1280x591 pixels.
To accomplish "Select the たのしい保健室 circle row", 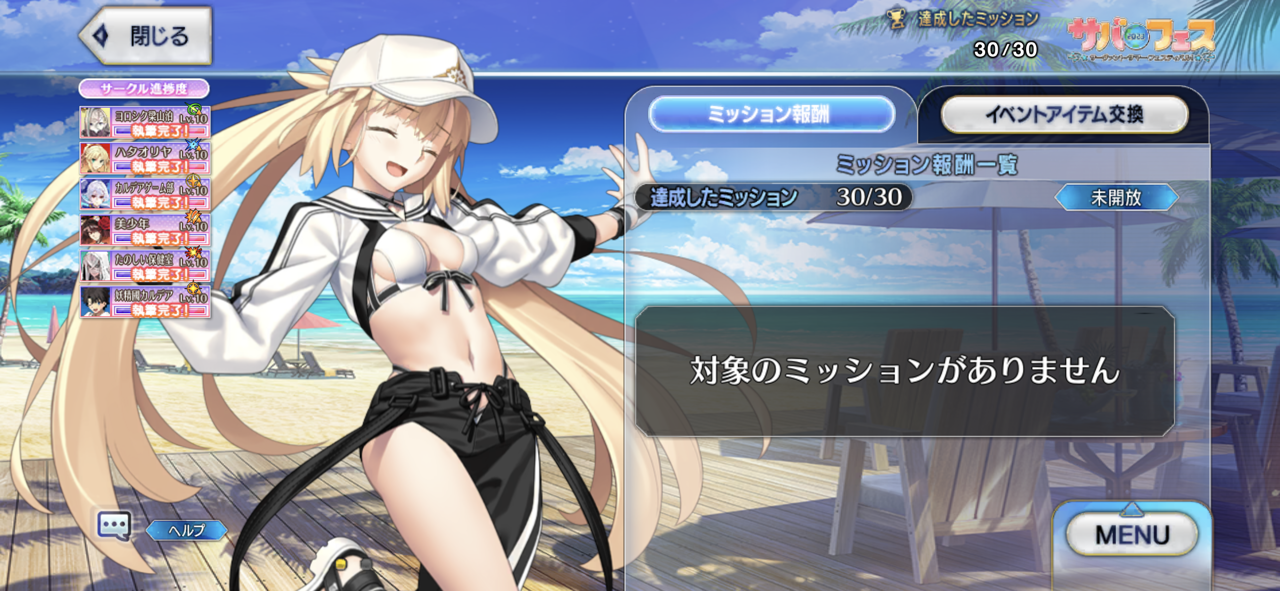I will pos(146,266).
